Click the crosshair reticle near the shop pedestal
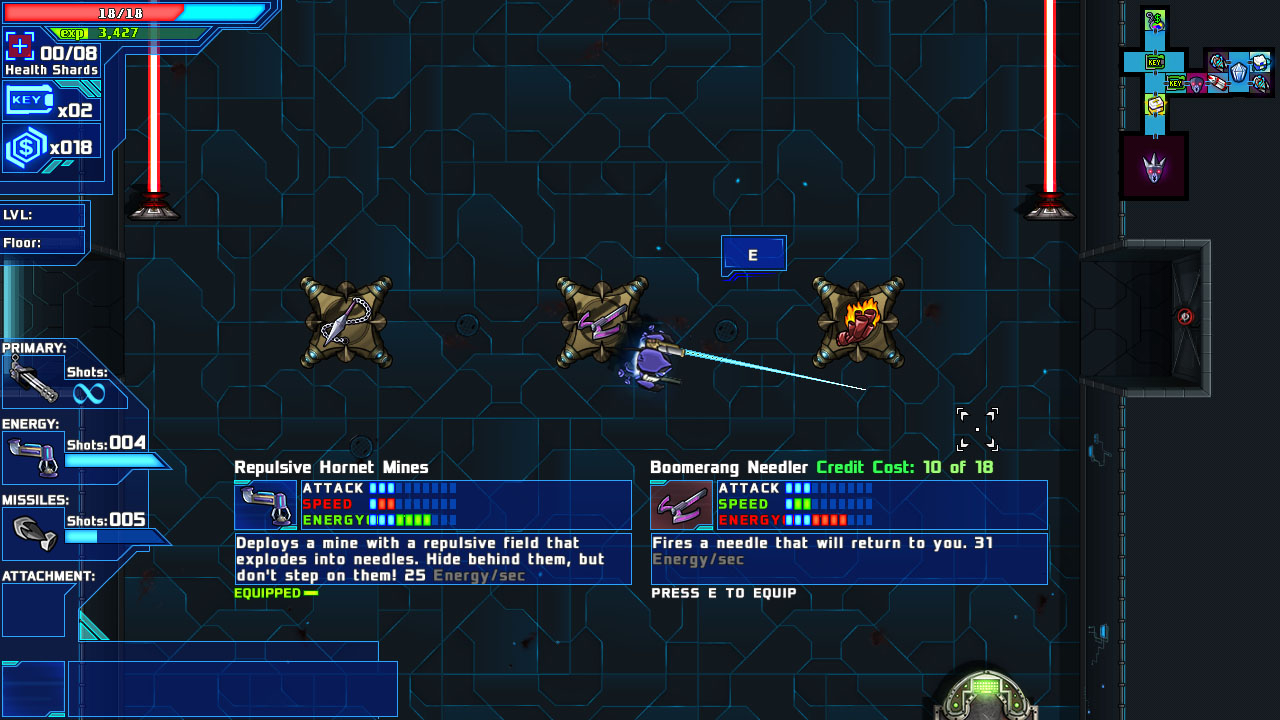Screen dimensions: 1280x720 point(977,428)
